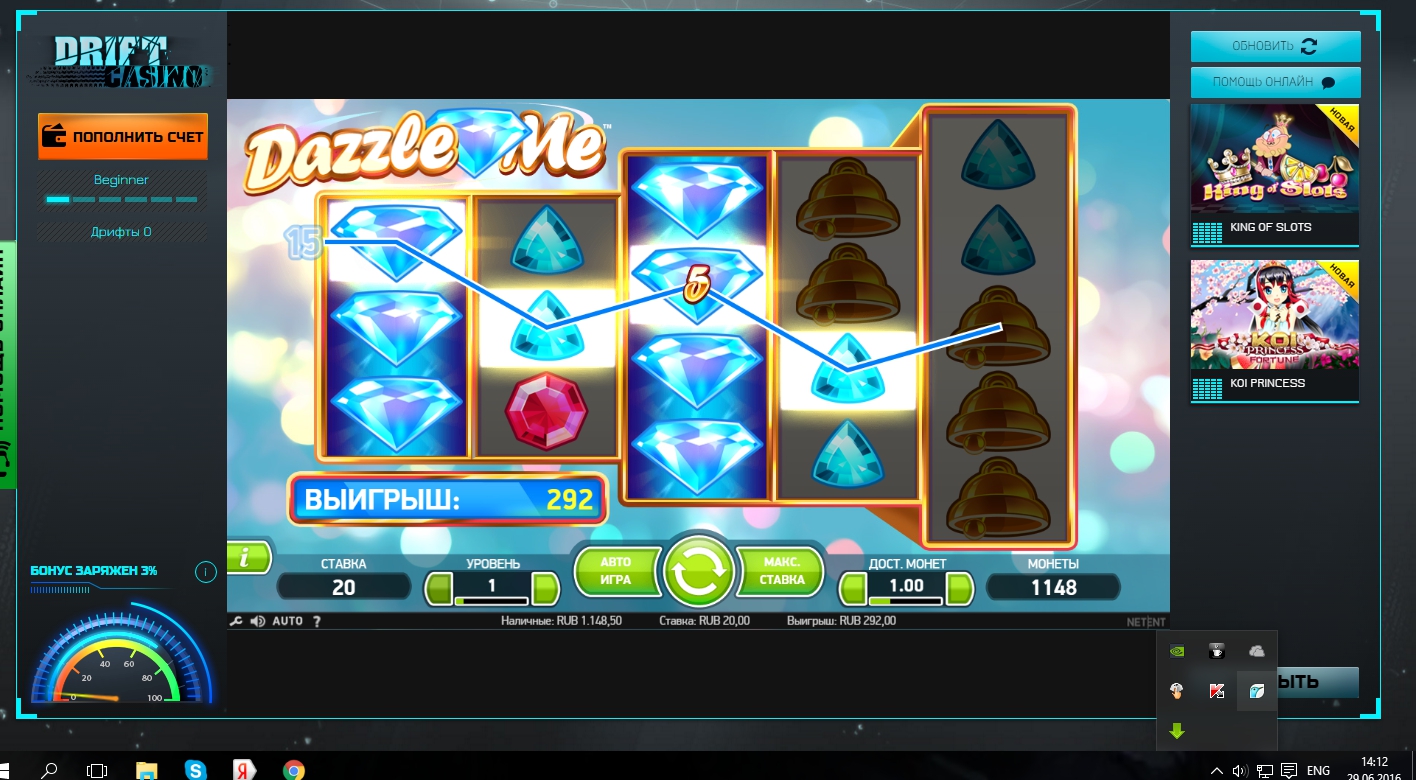The width and height of the screenshot is (1416, 780).
Task: Open Помощь Онлайн live chat
Action: 1275,82
